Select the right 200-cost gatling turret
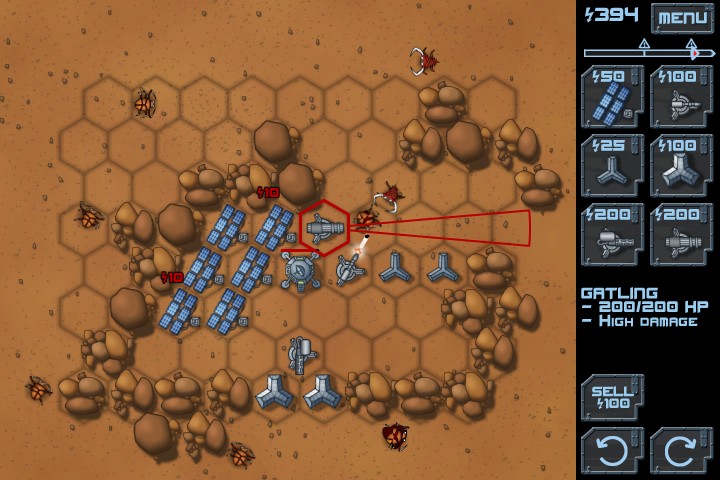 [x=681, y=235]
